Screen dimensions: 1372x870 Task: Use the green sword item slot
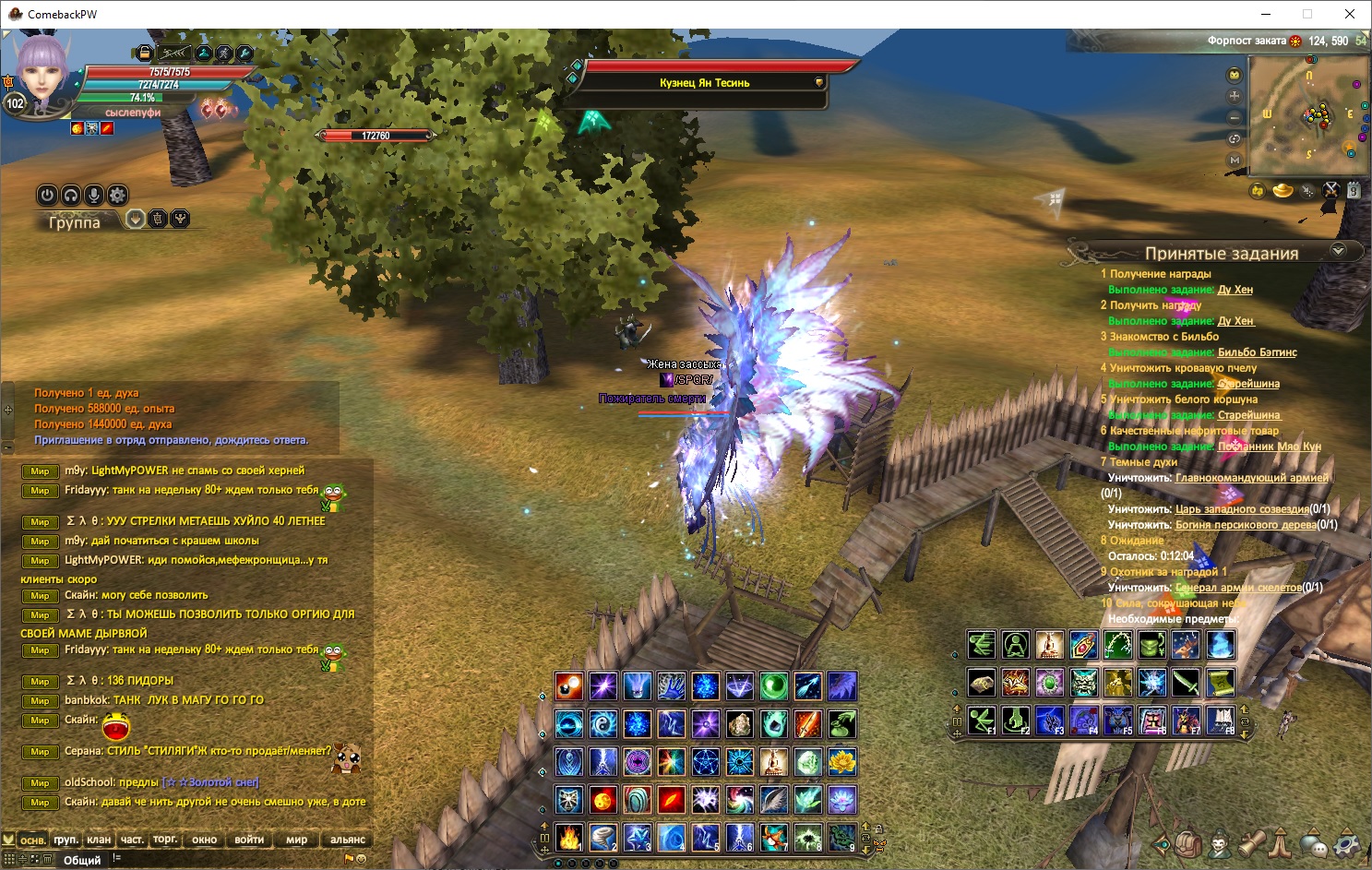click(1186, 683)
